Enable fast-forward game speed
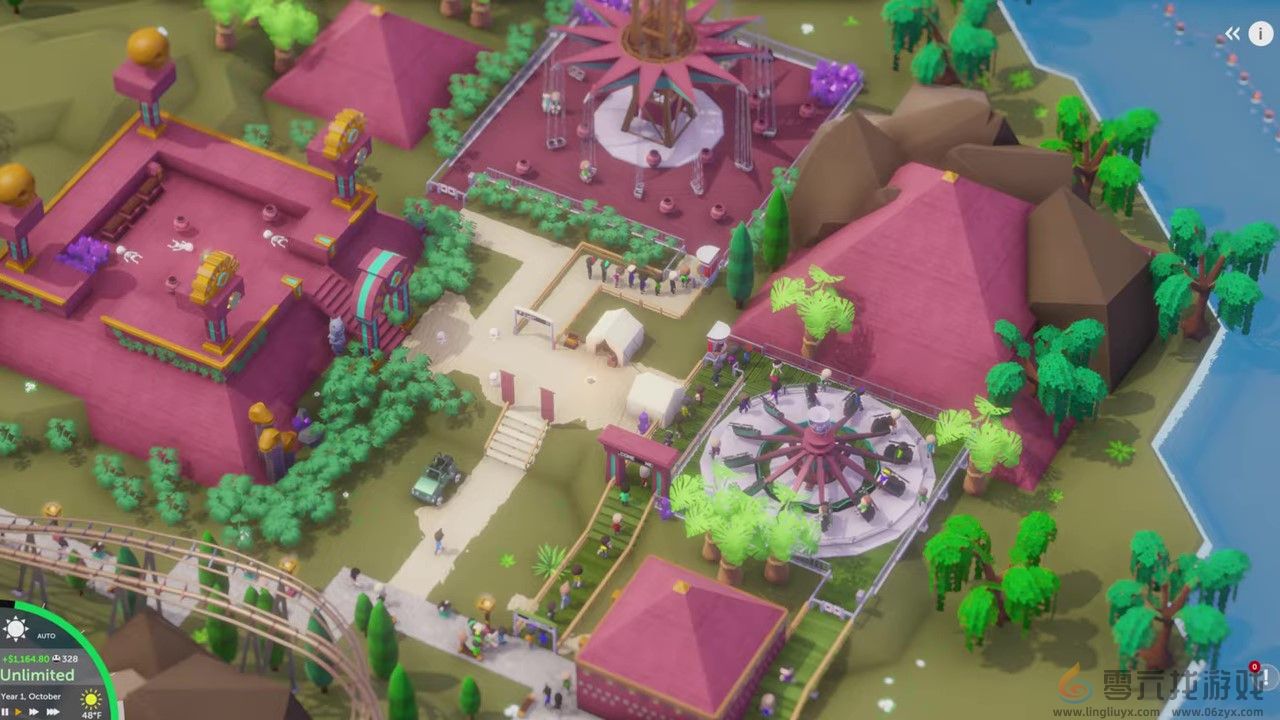Screen dimensions: 1280x720 [33, 710]
